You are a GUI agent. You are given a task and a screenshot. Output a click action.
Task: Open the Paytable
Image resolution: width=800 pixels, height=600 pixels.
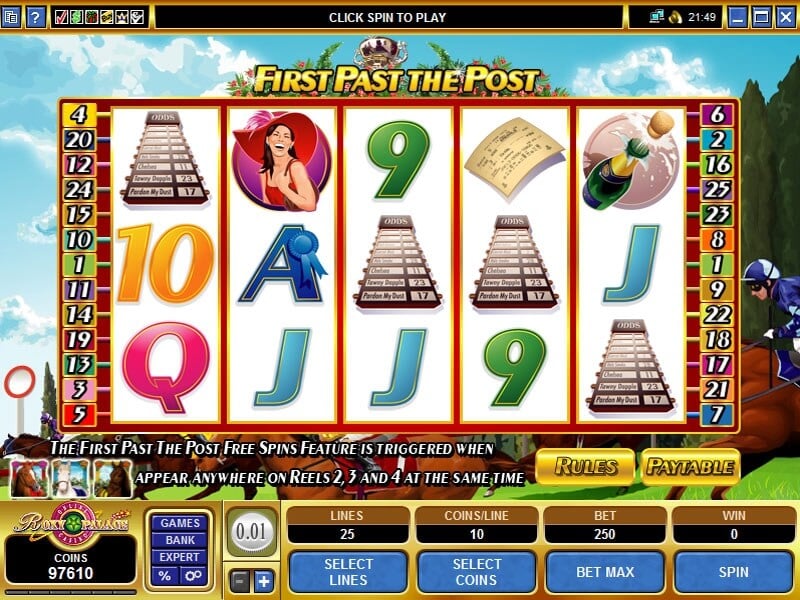(690, 466)
